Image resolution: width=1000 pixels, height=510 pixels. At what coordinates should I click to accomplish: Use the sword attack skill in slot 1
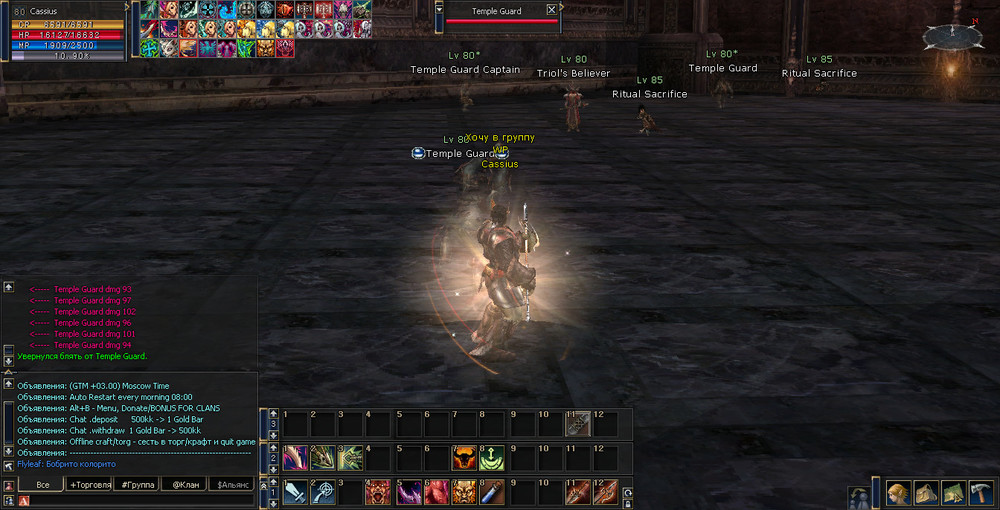click(295, 492)
